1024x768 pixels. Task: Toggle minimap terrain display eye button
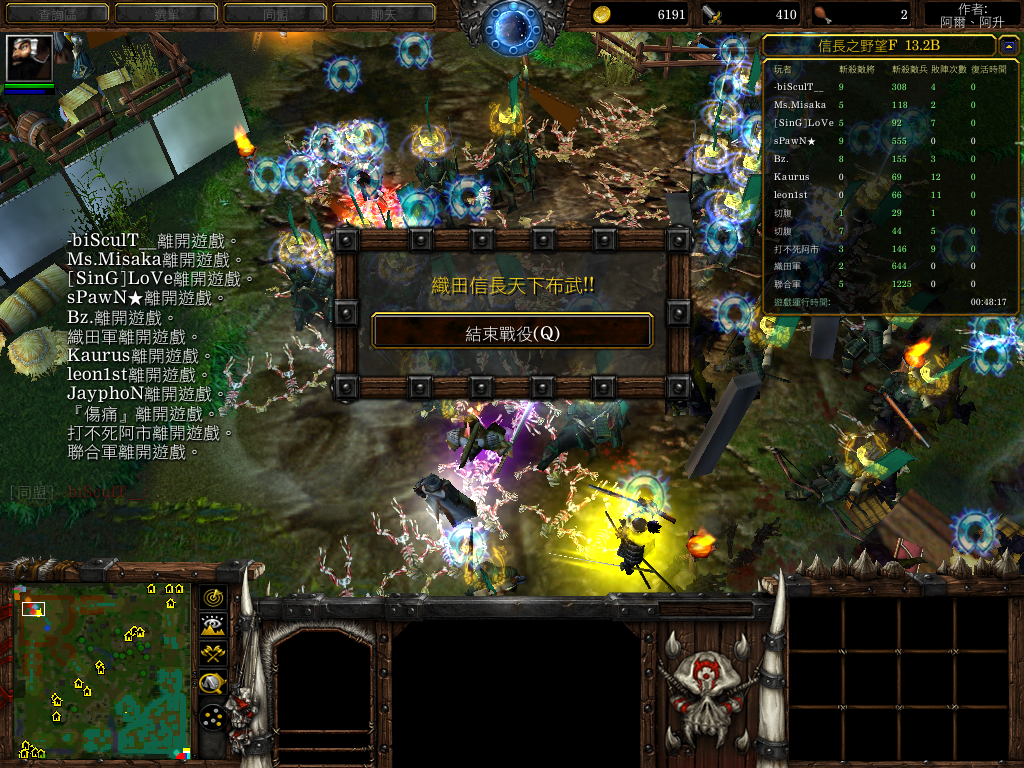click(x=212, y=626)
